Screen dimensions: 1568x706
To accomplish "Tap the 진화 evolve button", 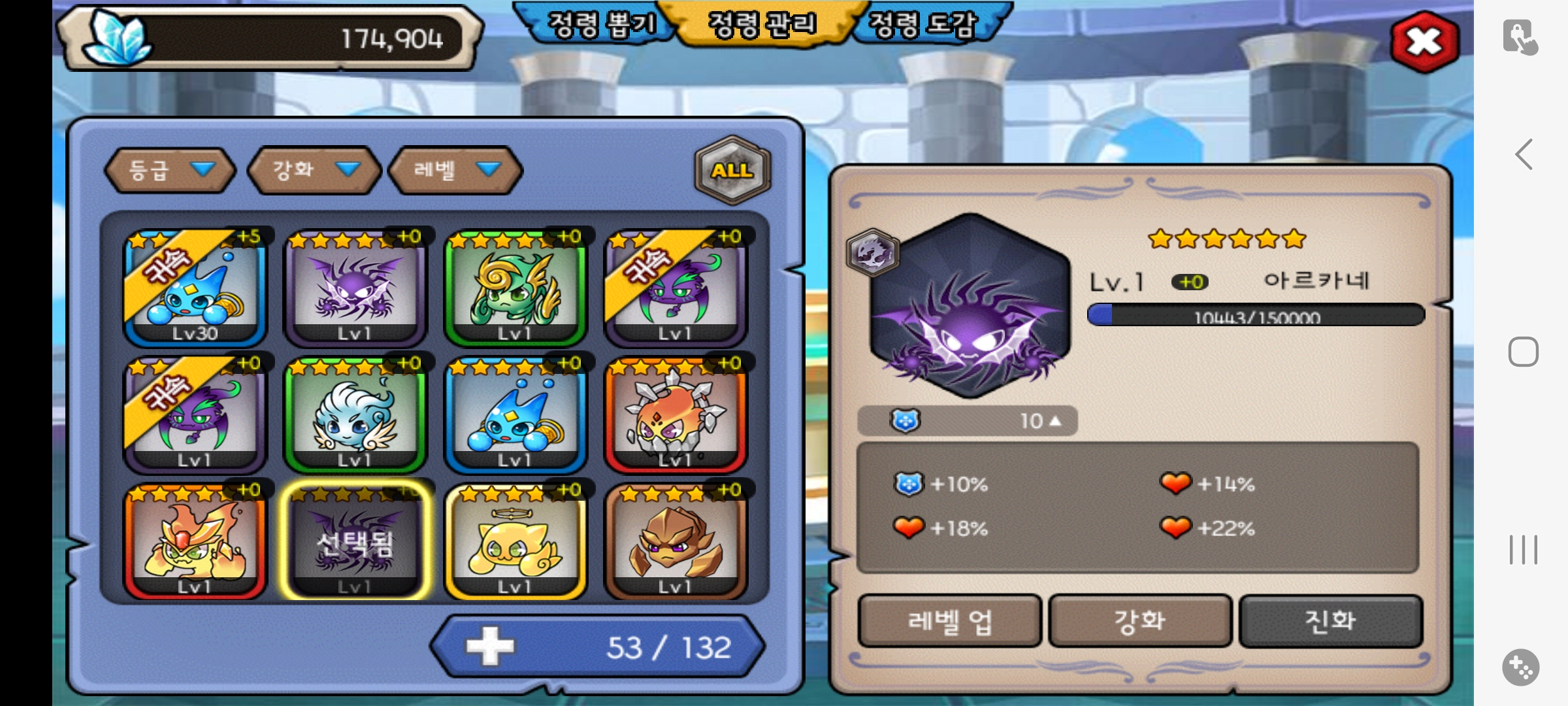I will (1330, 621).
